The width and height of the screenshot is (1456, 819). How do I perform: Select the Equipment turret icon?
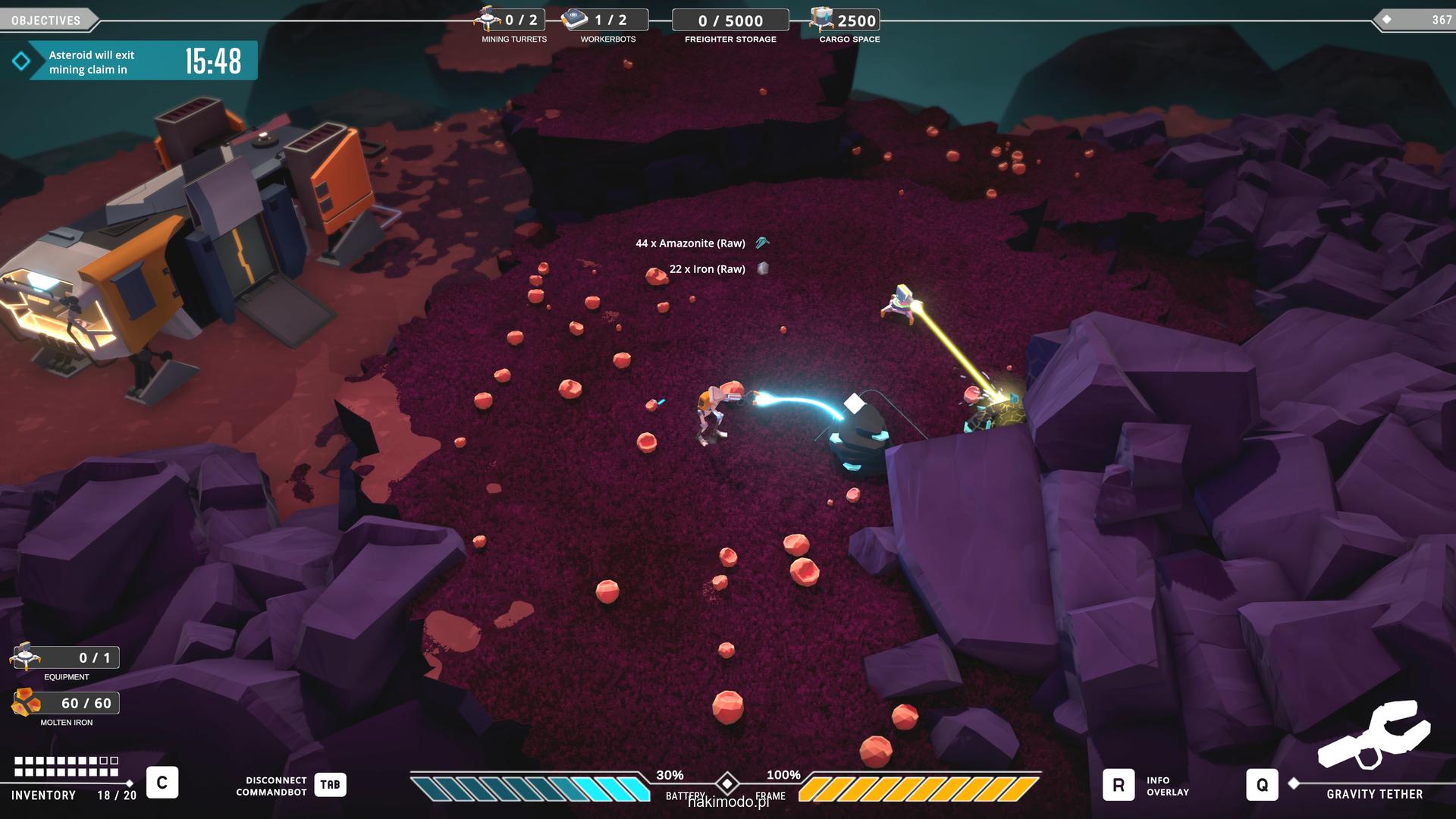(26, 657)
